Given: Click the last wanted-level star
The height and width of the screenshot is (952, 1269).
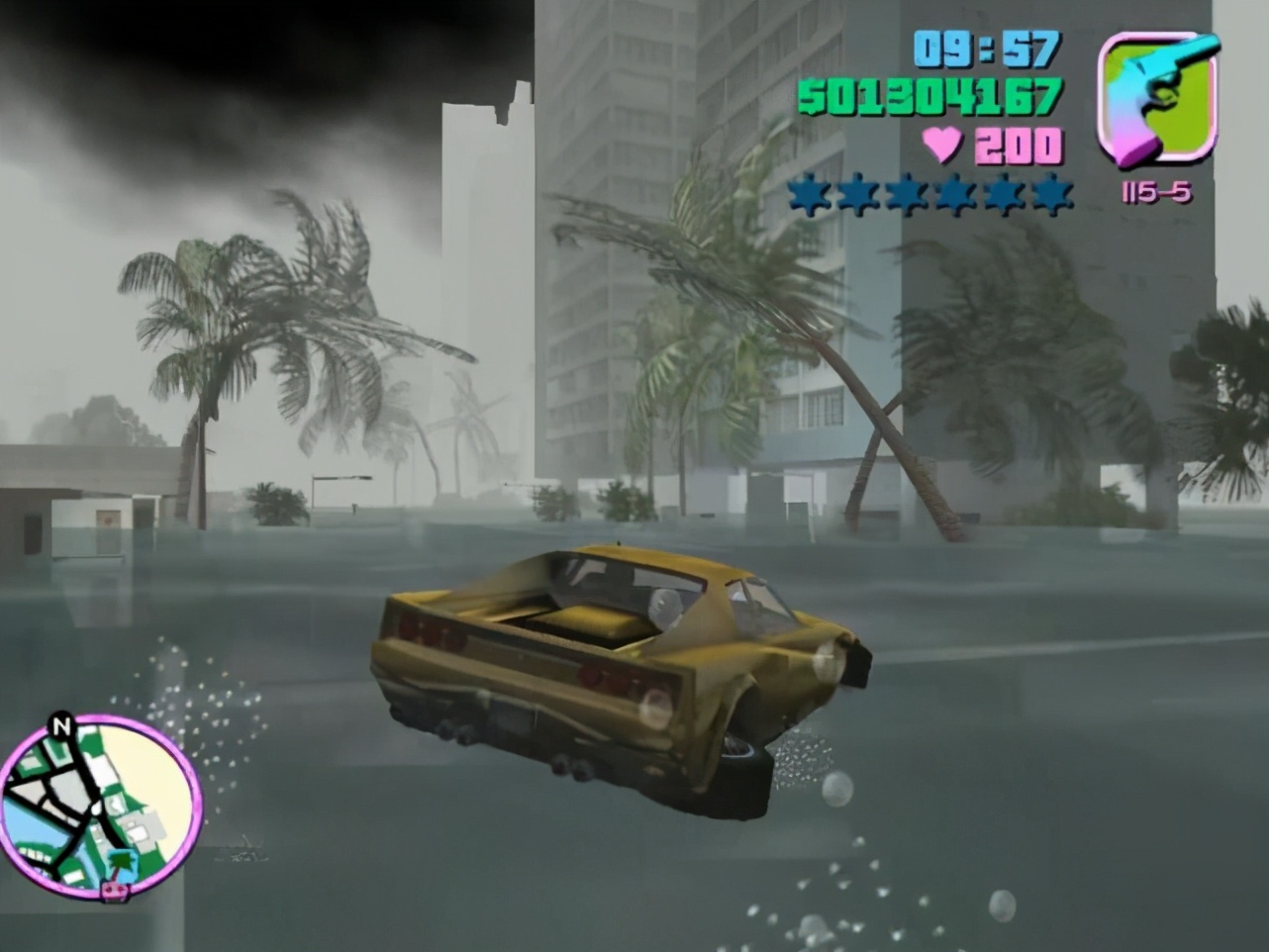Looking at the screenshot, I should (x=1052, y=194).
